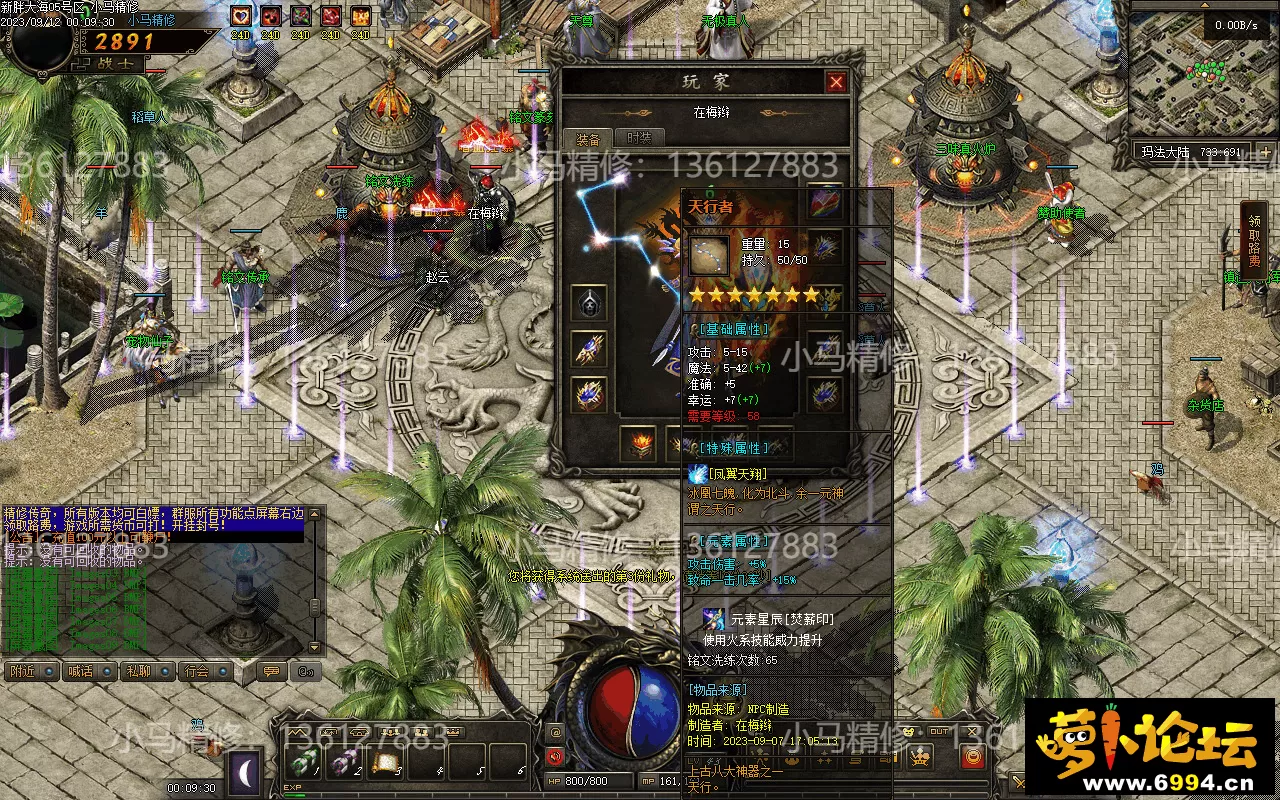Use the purple scroll in hotbar slot 2
Screen dimensions: 1280x800
[343, 763]
